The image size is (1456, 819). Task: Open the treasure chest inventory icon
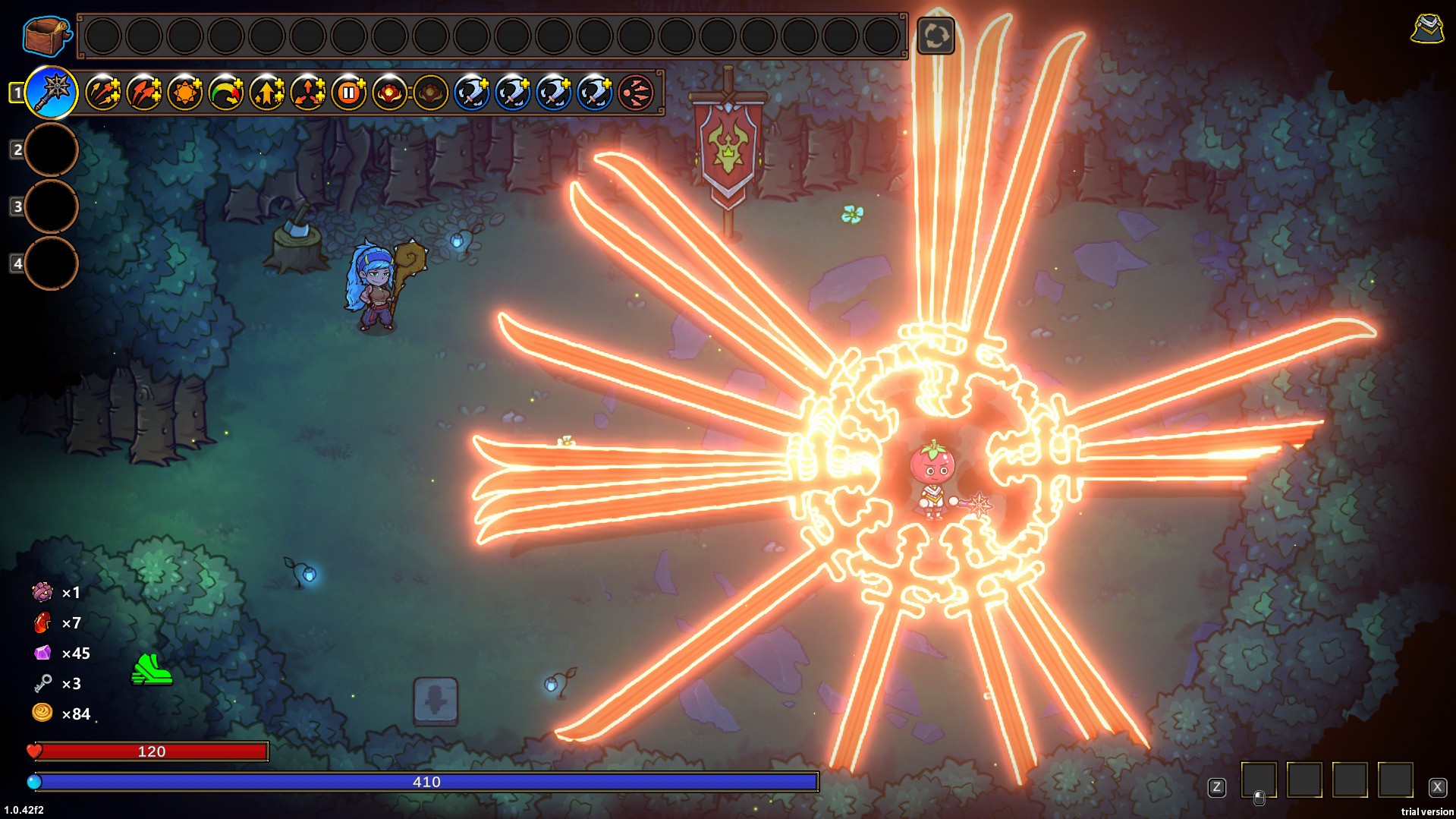(x=46, y=36)
